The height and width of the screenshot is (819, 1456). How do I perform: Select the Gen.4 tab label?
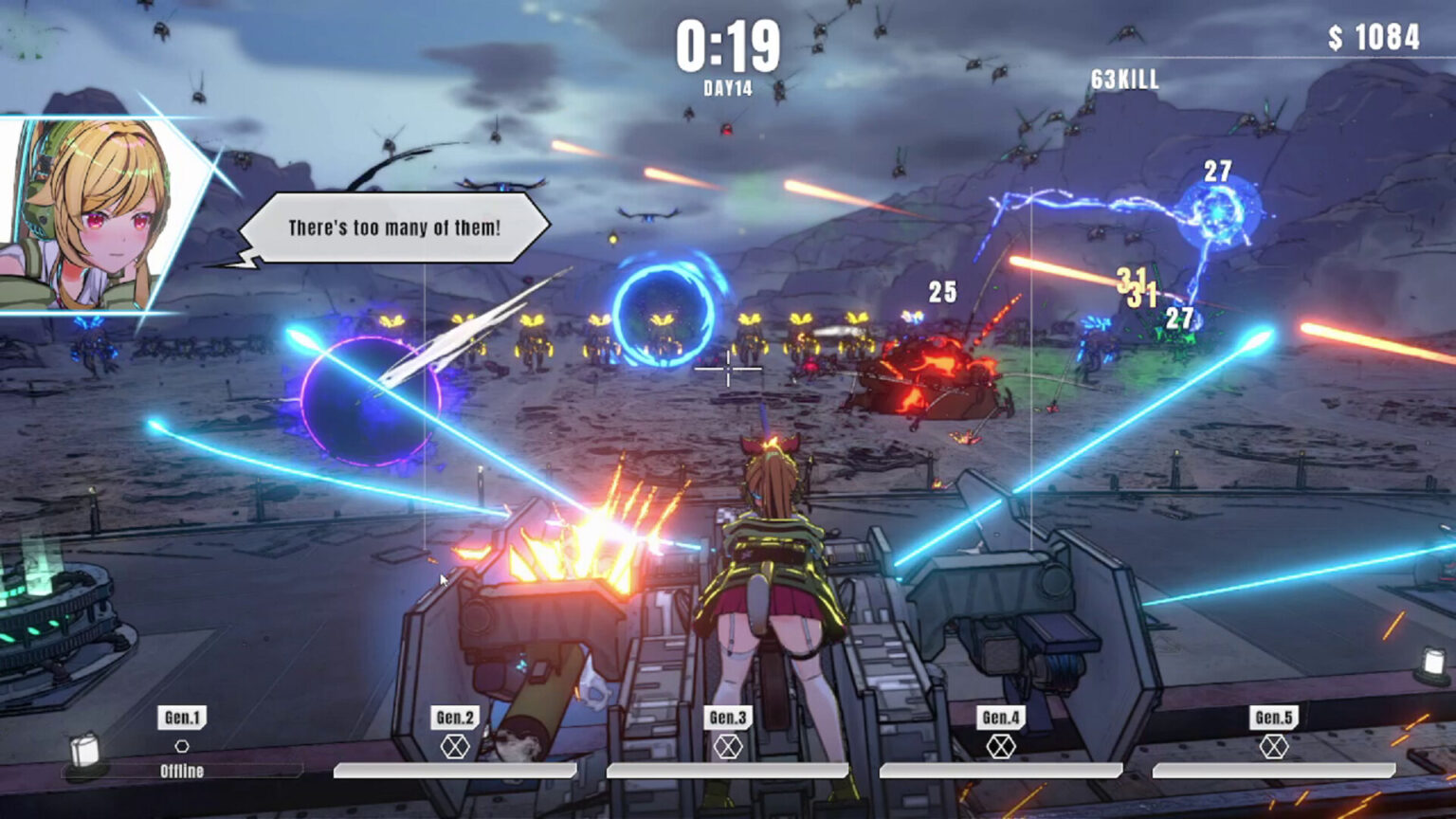point(1002,719)
